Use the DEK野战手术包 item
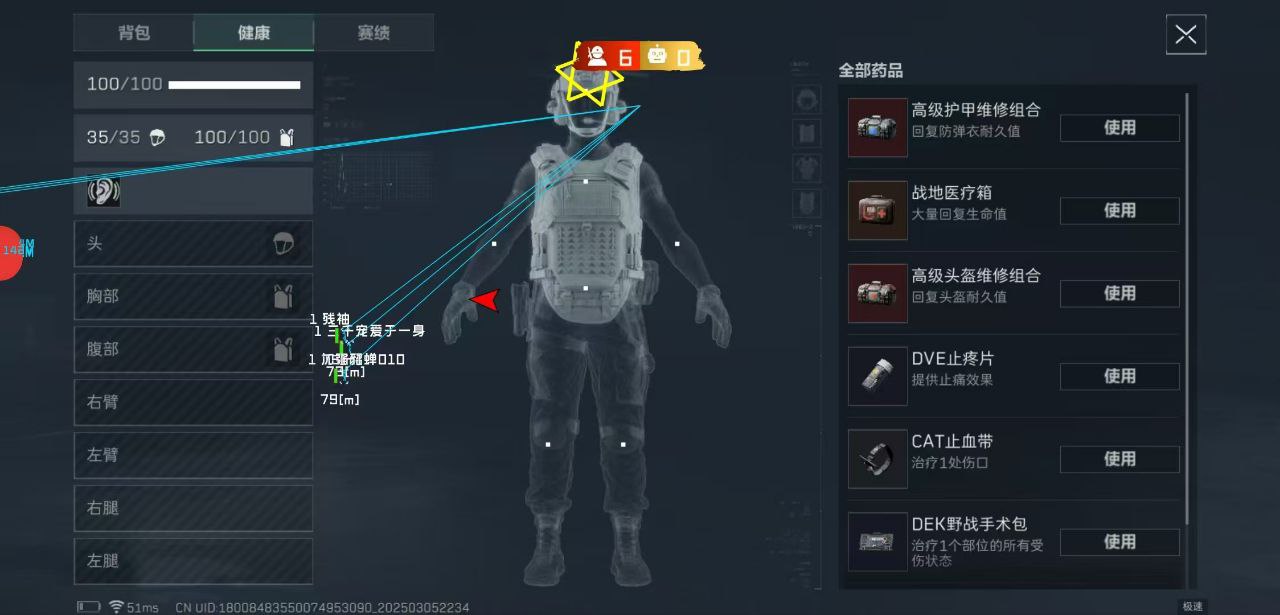This screenshot has width=1280, height=615. pos(1119,542)
